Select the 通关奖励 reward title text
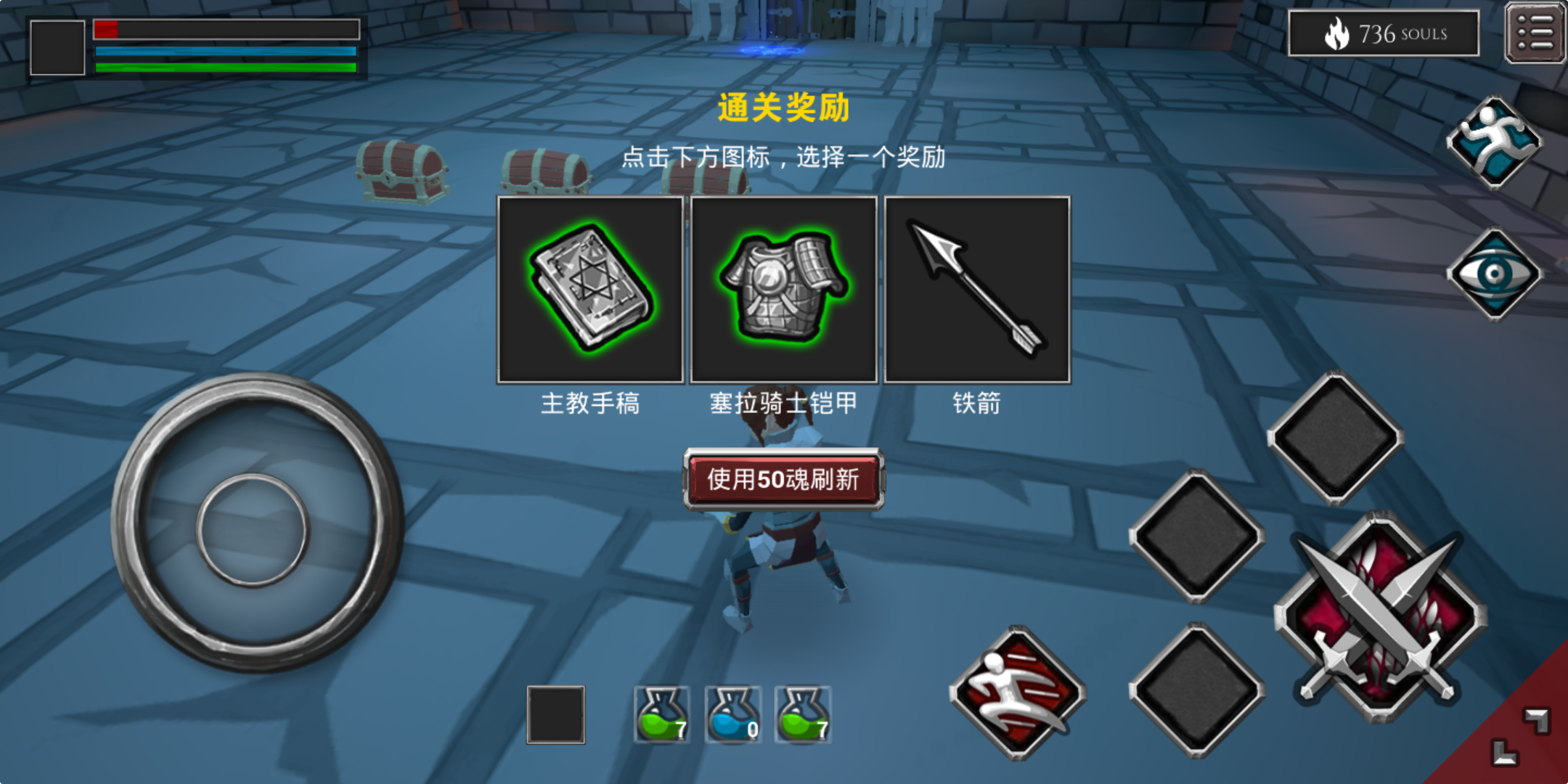This screenshot has width=1568, height=784. tap(783, 109)
